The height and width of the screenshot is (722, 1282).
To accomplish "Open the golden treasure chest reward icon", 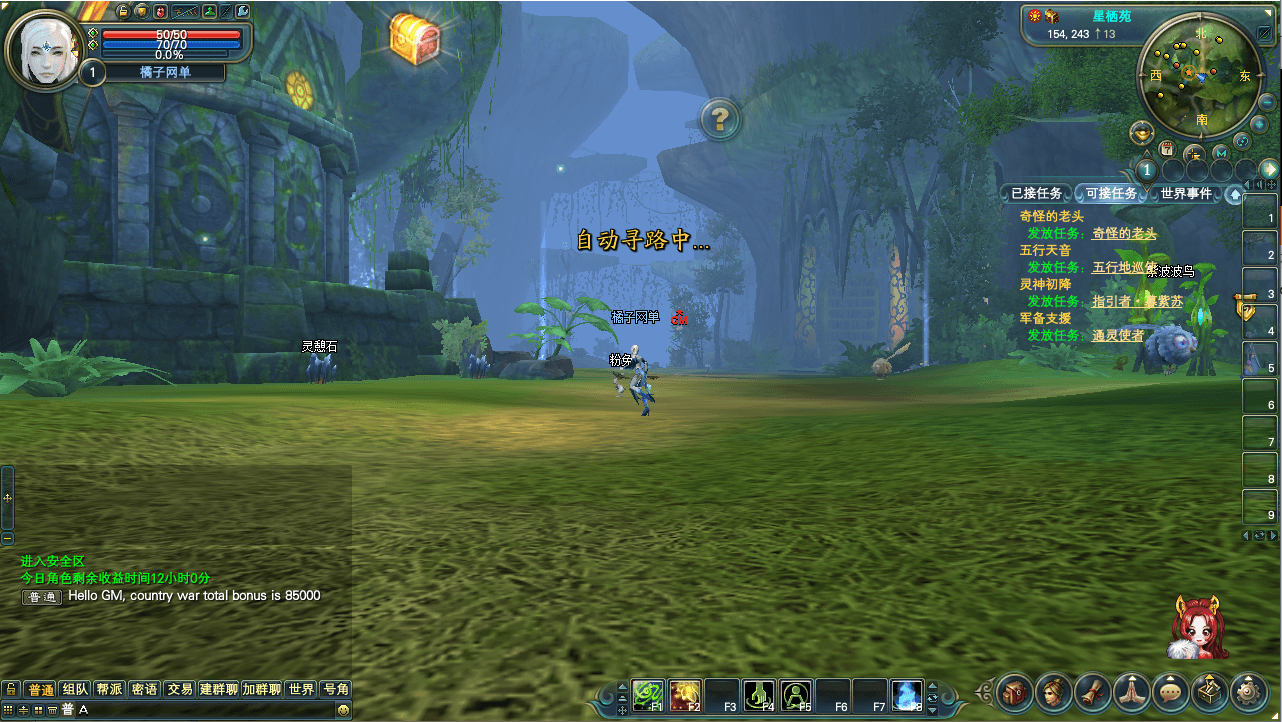I will [x=414, y=38].
